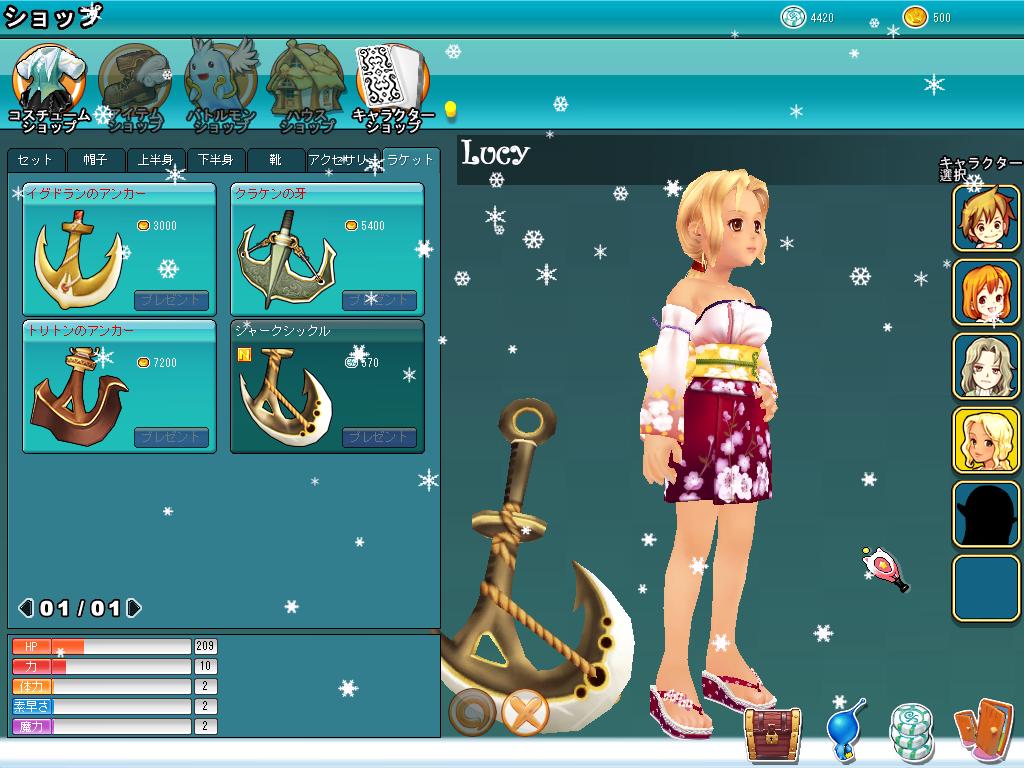Switch to the 帽子 hat tab
1024x768 pixels.
[x=96, y=161]
